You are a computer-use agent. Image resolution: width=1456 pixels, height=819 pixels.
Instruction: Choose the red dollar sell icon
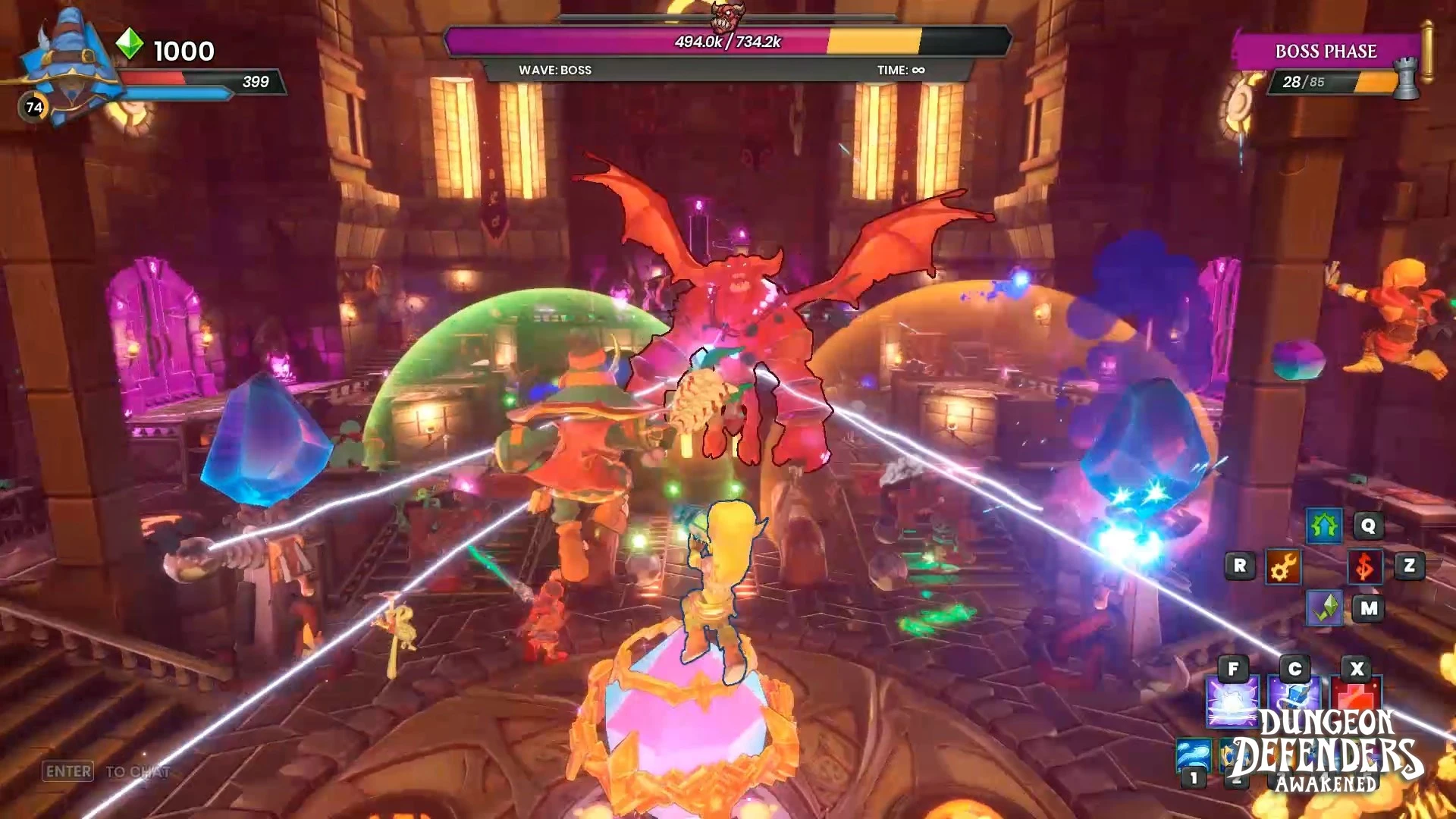click(x=1364, y=566)
